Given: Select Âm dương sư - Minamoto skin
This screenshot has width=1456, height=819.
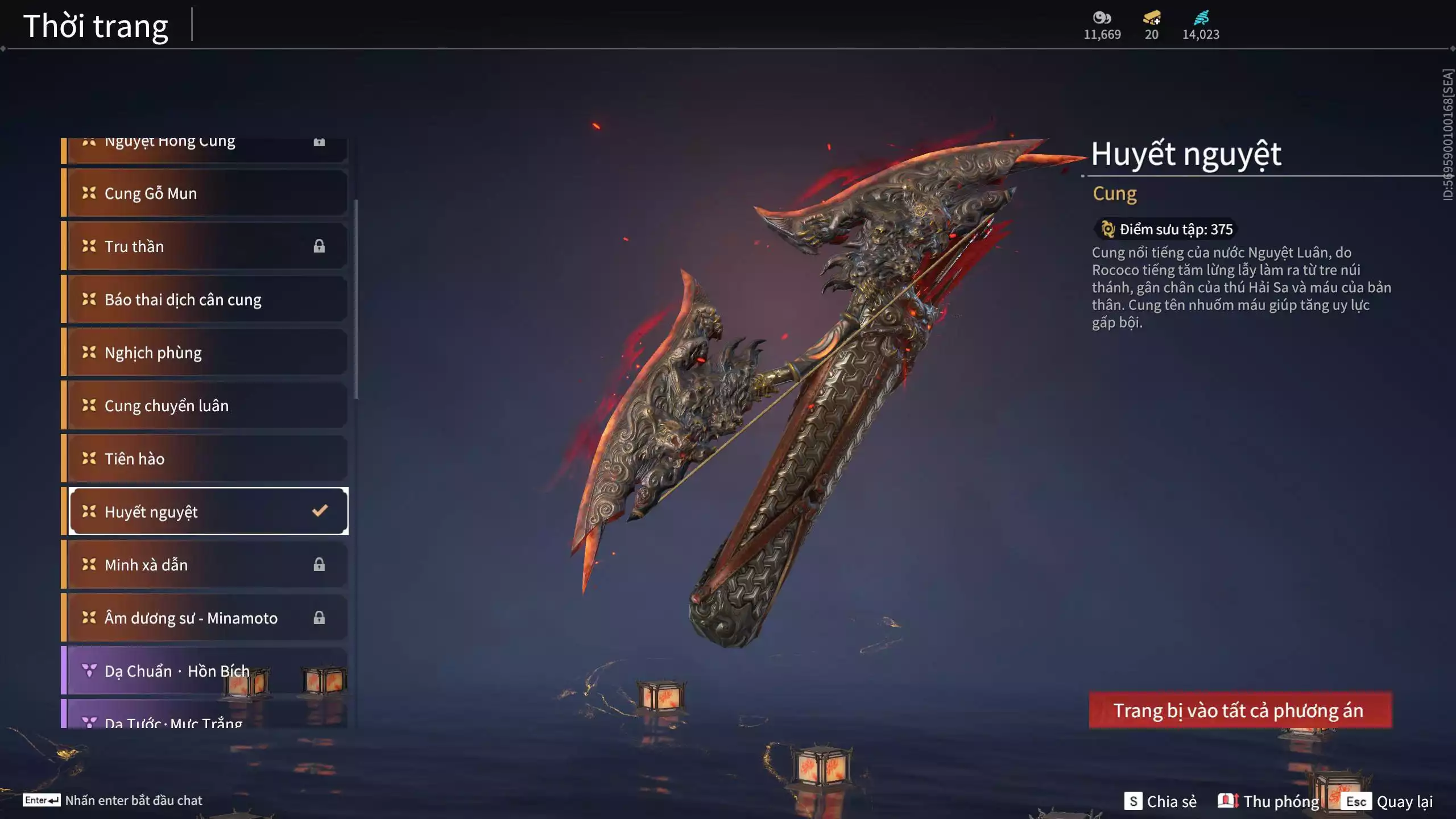Looking at the screenshot, I should click(x=206, y=618).
